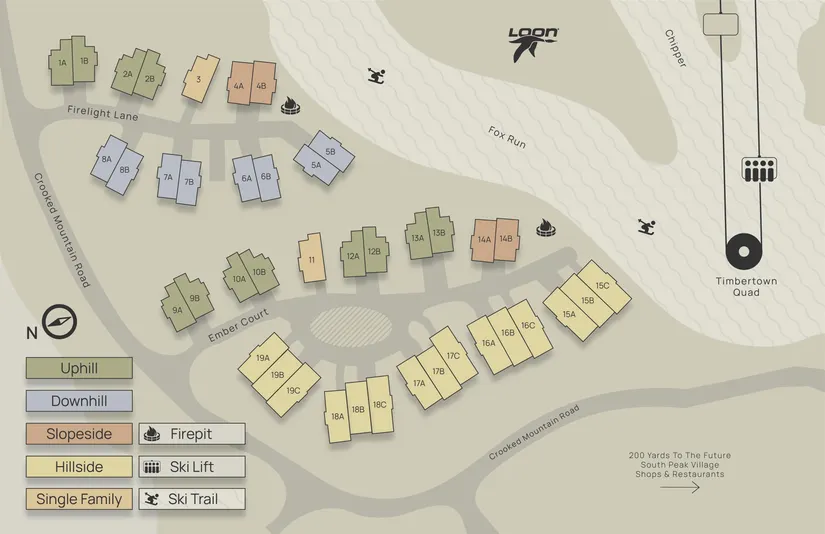Select the Hillside legend entry
Screen dimensions: 825x534
coord(79,466)
